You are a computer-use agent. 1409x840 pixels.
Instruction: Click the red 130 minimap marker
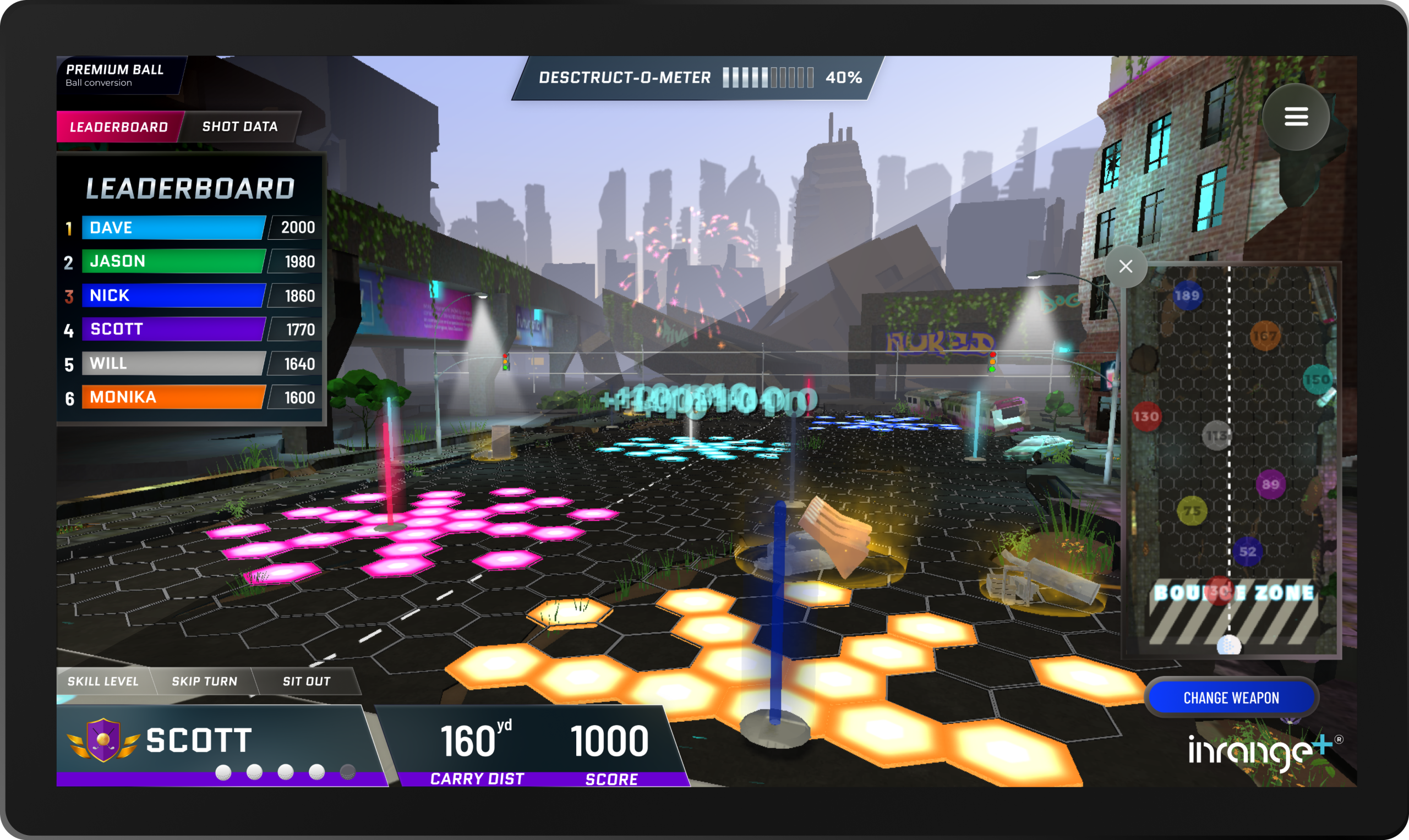pos(1146,416)
